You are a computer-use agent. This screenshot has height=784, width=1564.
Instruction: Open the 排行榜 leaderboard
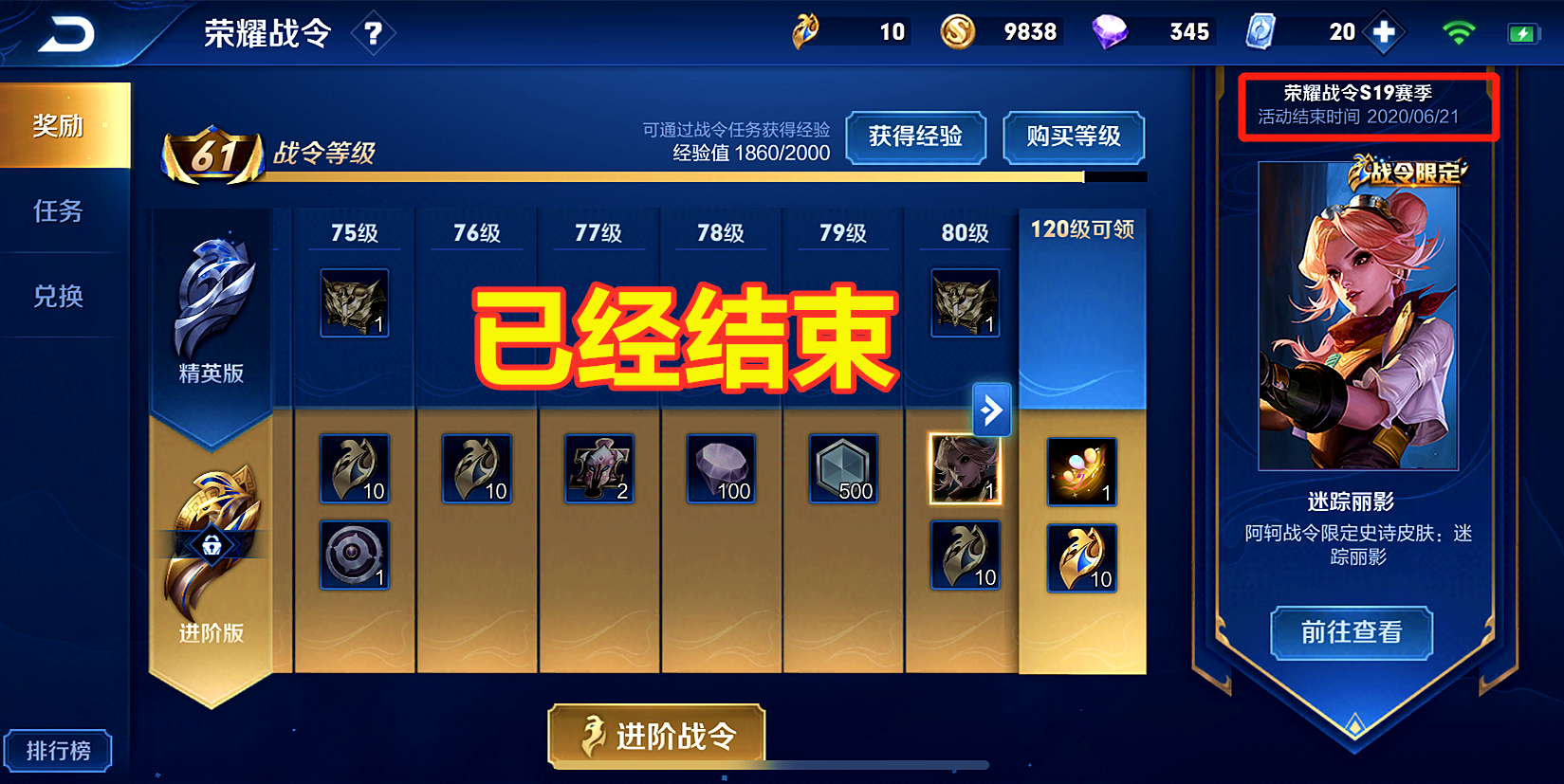[x=59, y=749]
